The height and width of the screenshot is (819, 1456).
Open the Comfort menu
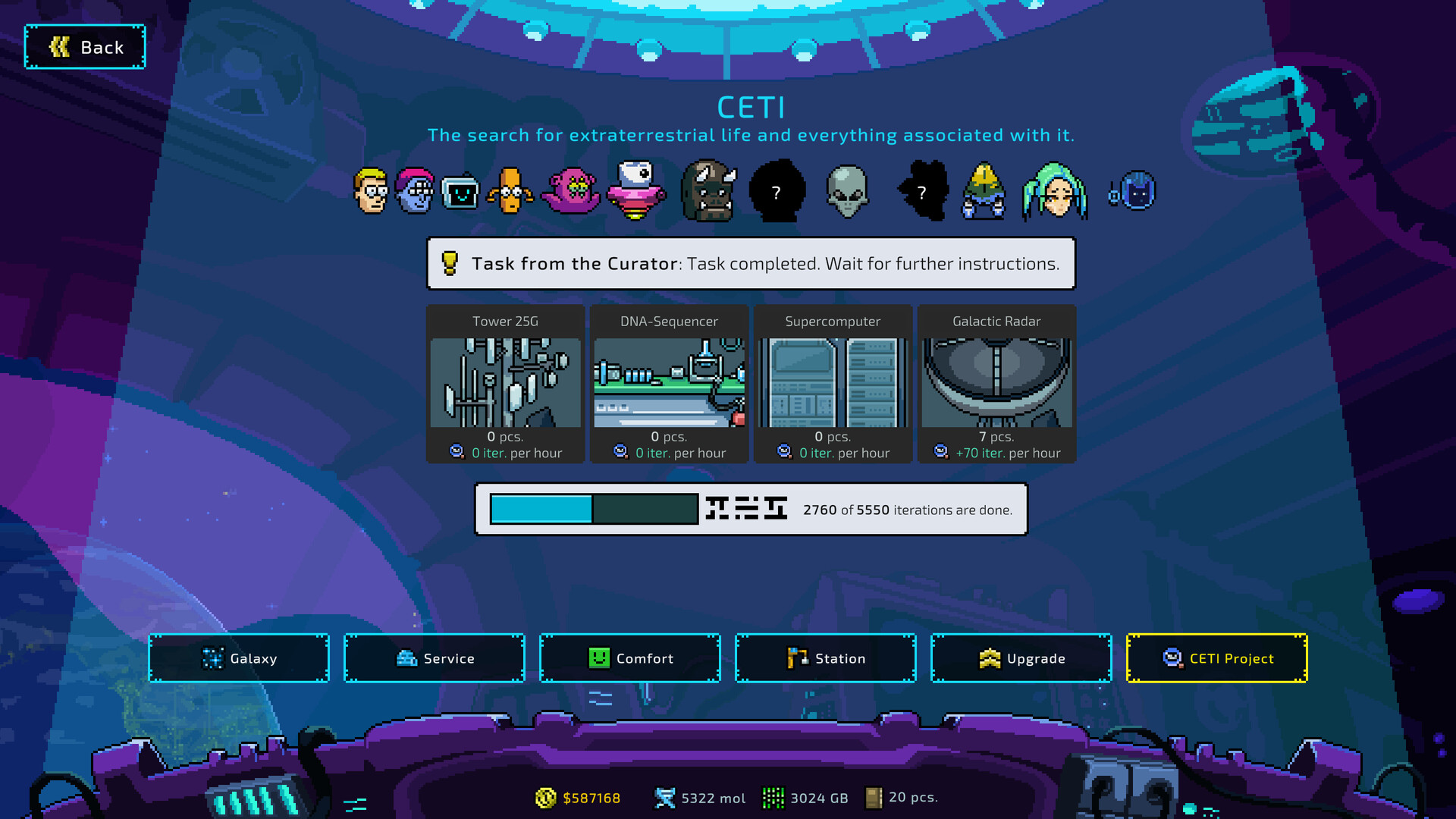(629, 658)
